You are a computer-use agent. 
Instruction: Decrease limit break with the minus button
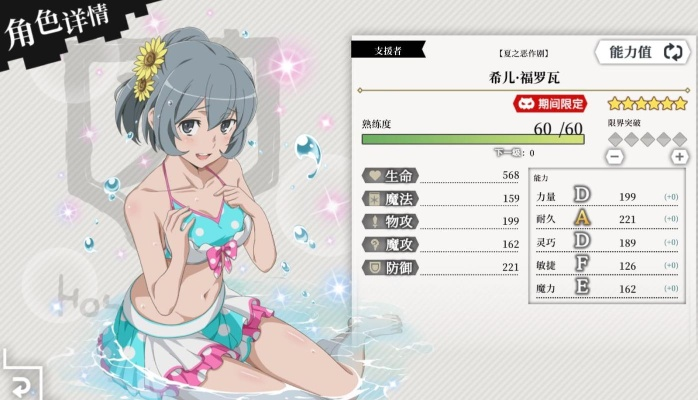(615, 156)
